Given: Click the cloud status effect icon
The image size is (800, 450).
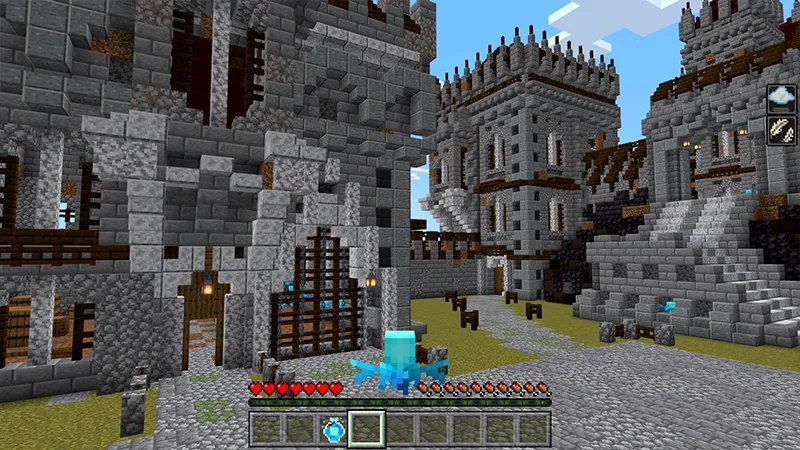Looking at the screenshot, I should [781, 99].
